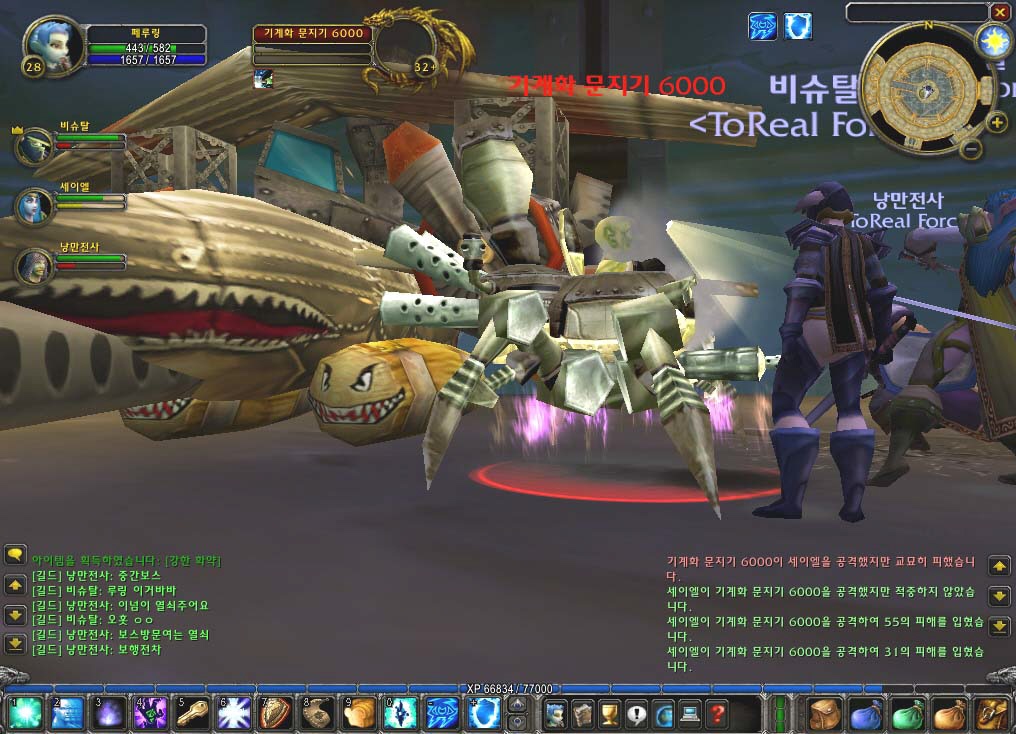
Task: Open the character info micro button
Action: click(557, 714)
